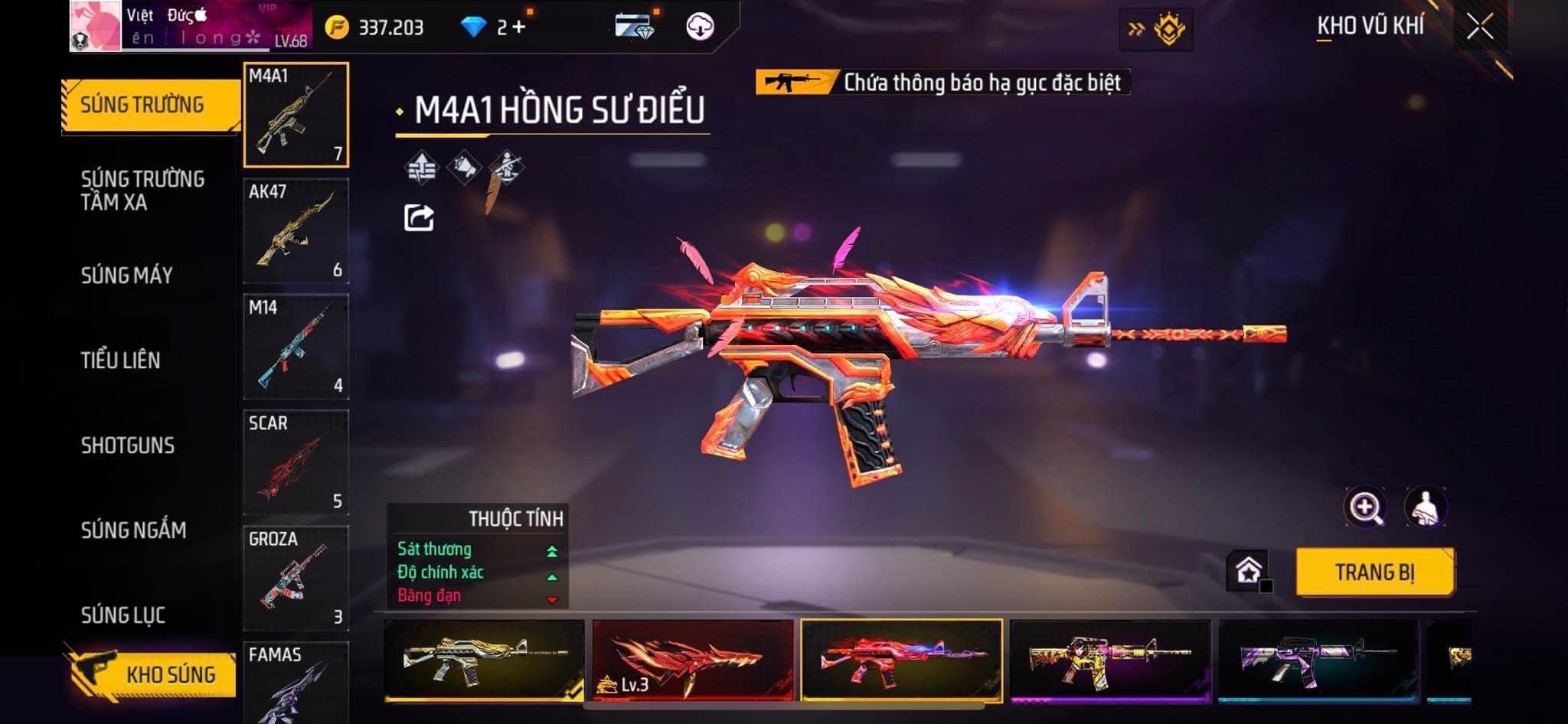The width and height of the screenshot is (1568, 724).
Task: Select the AK47 weapon slot
Action: pos(296,231)
